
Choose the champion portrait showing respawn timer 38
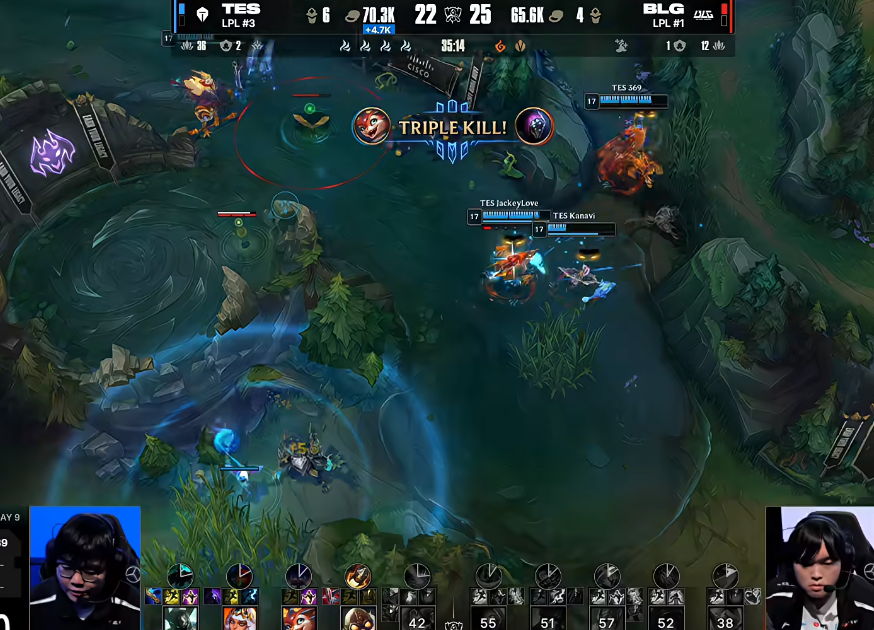tap(725, 619)
